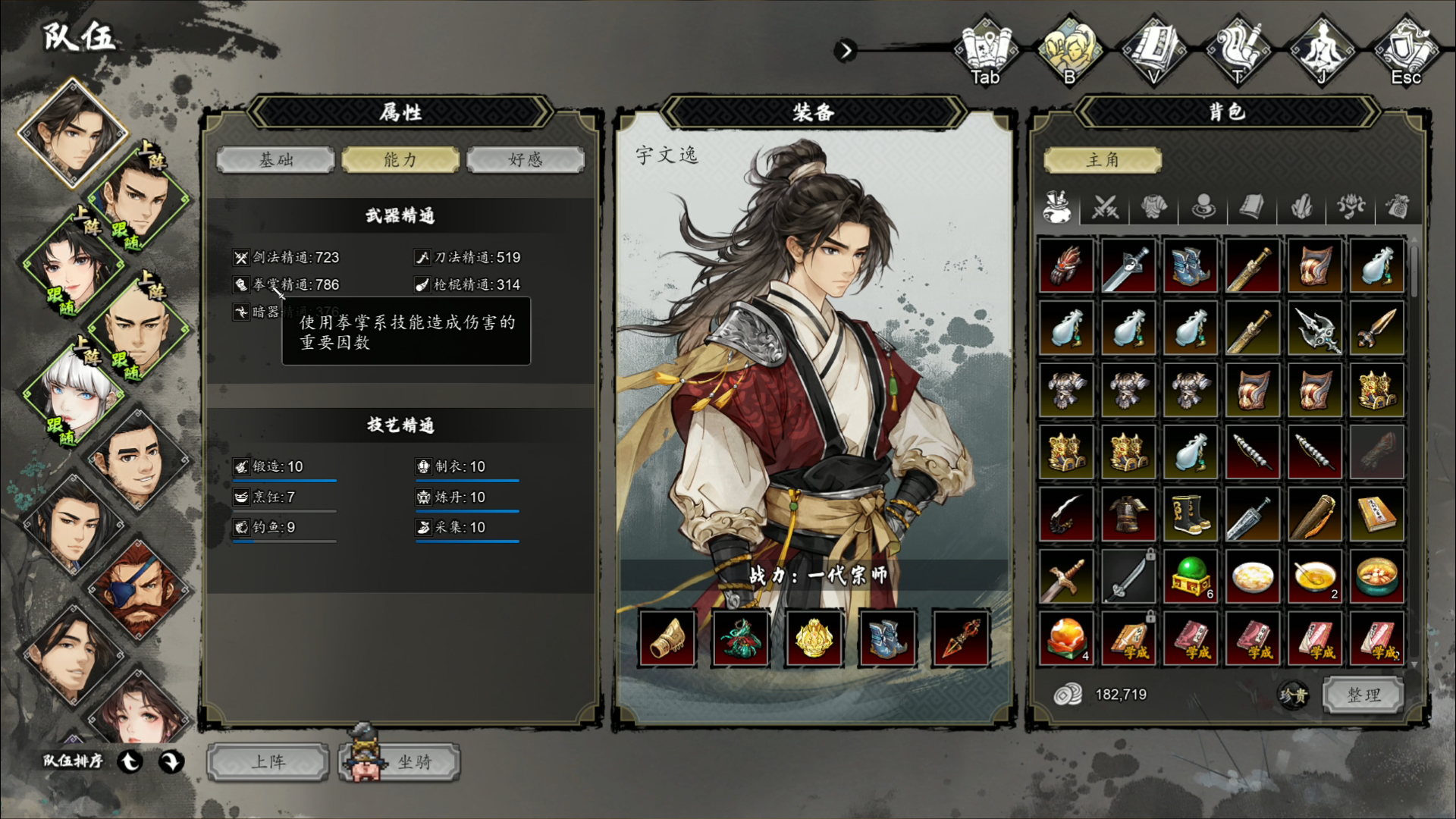
Task: Open the Esc system menu icon
Action: click(1405, 50)
